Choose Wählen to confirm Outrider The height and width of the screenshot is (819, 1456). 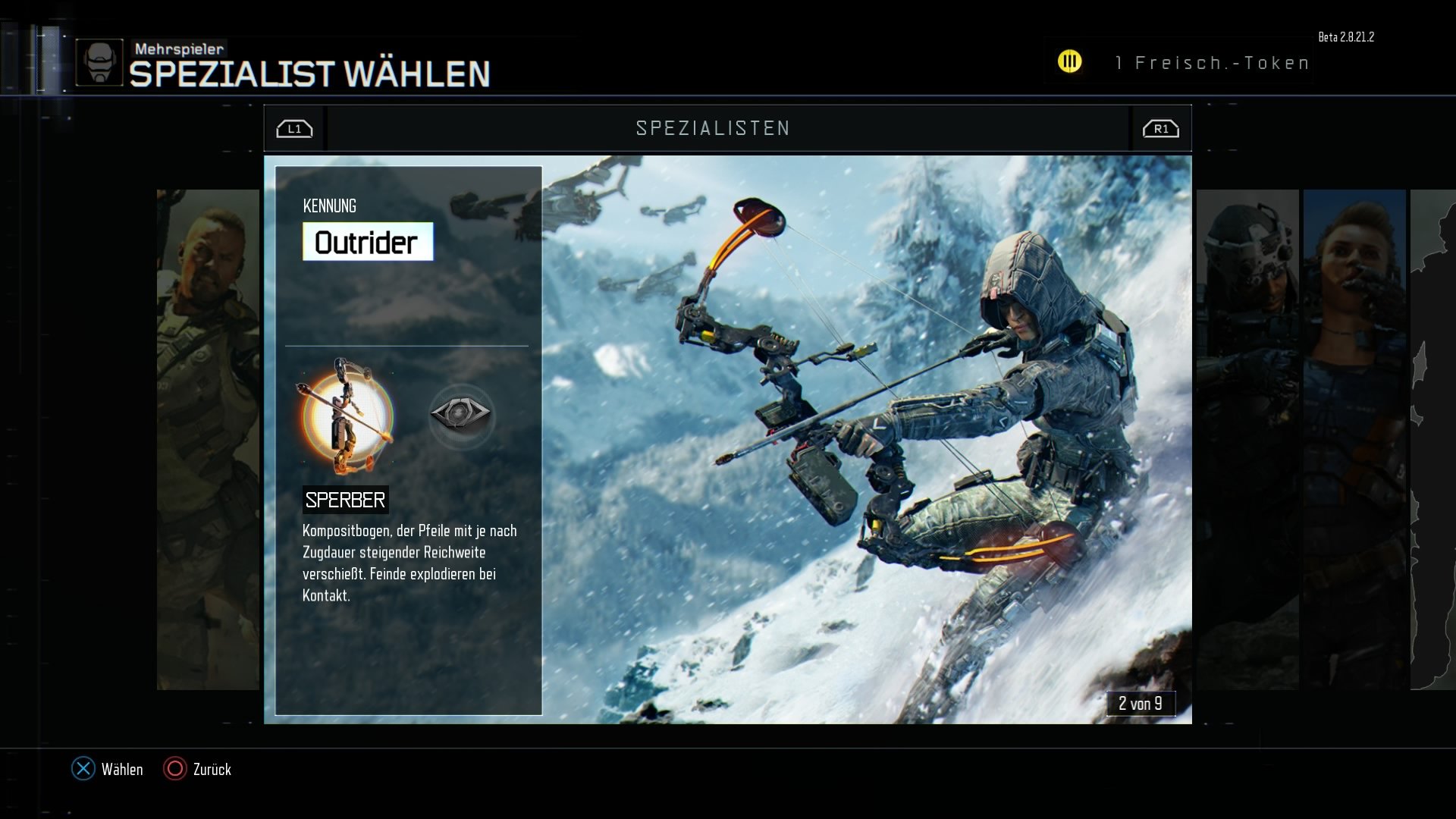click(x=123, y=769)
